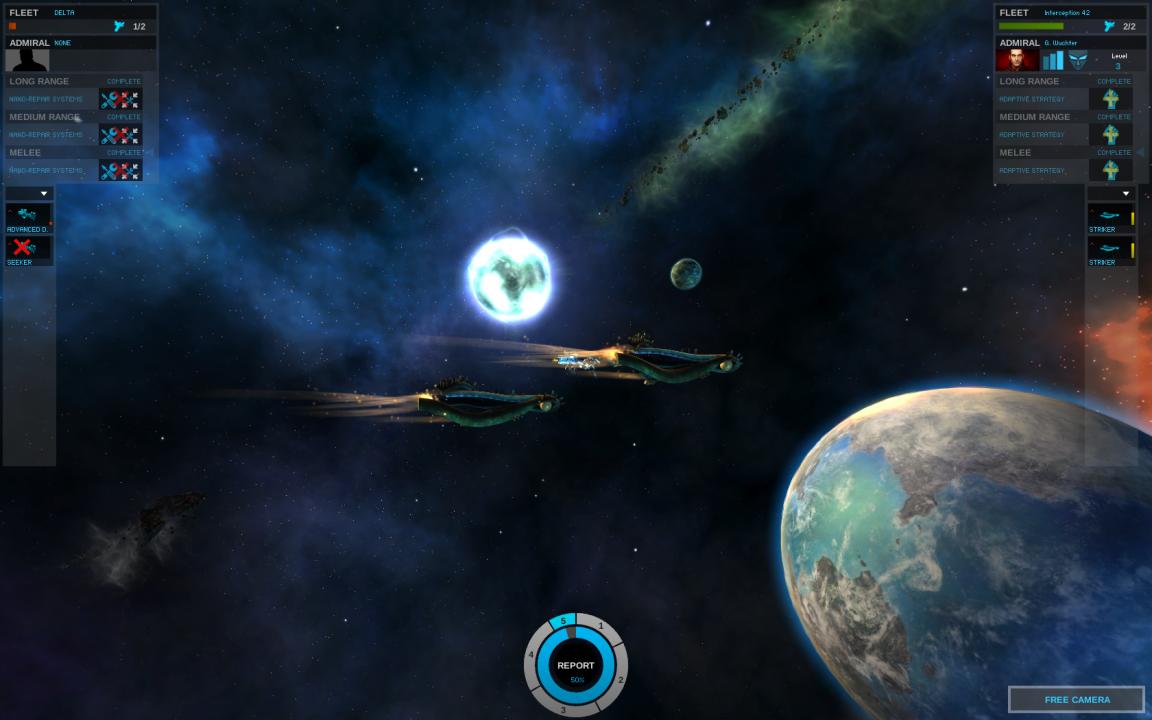Switch to Free Camera mode

coord(1076,699)
